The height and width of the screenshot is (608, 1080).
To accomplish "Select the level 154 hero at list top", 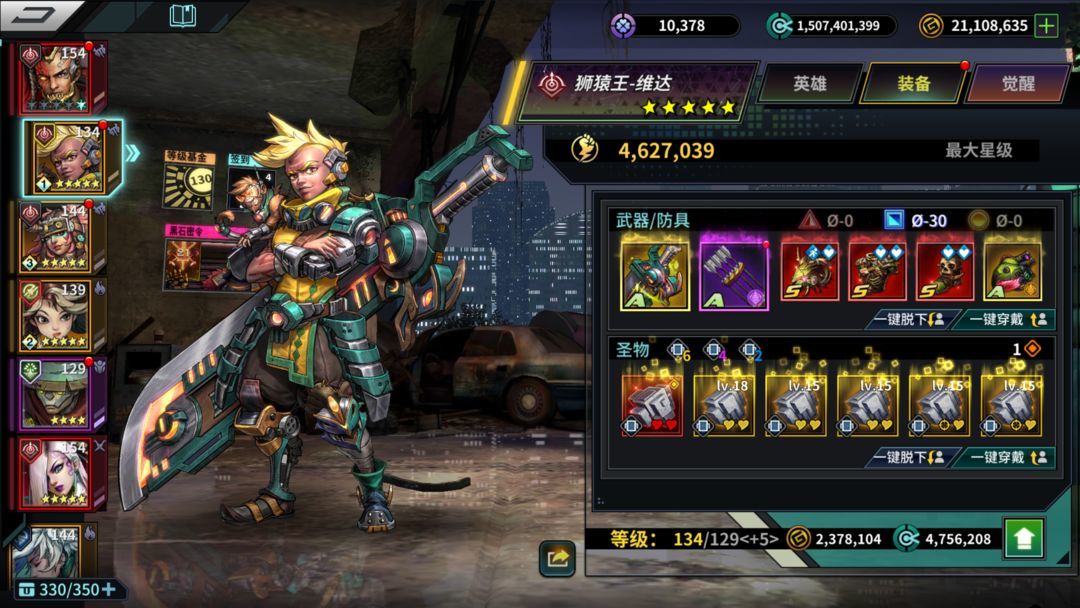I will point(60,78).
